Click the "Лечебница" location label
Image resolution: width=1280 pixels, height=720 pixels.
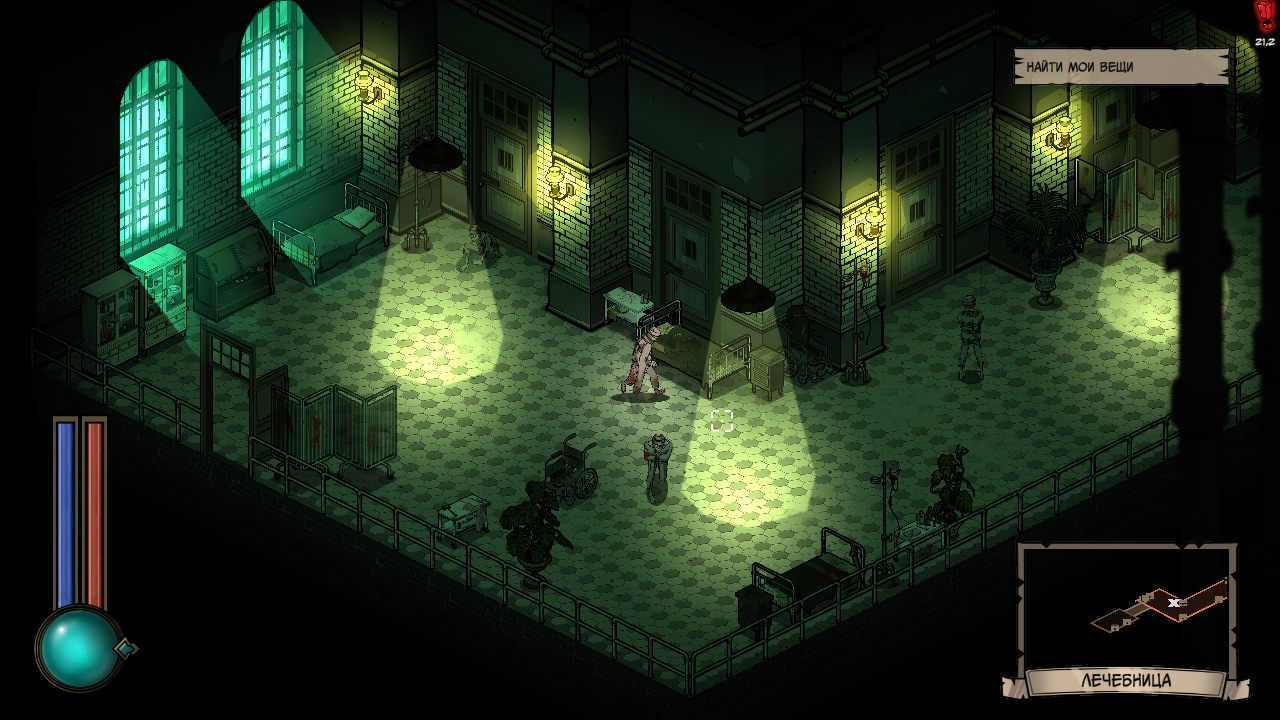click(x=1126, y=682)
